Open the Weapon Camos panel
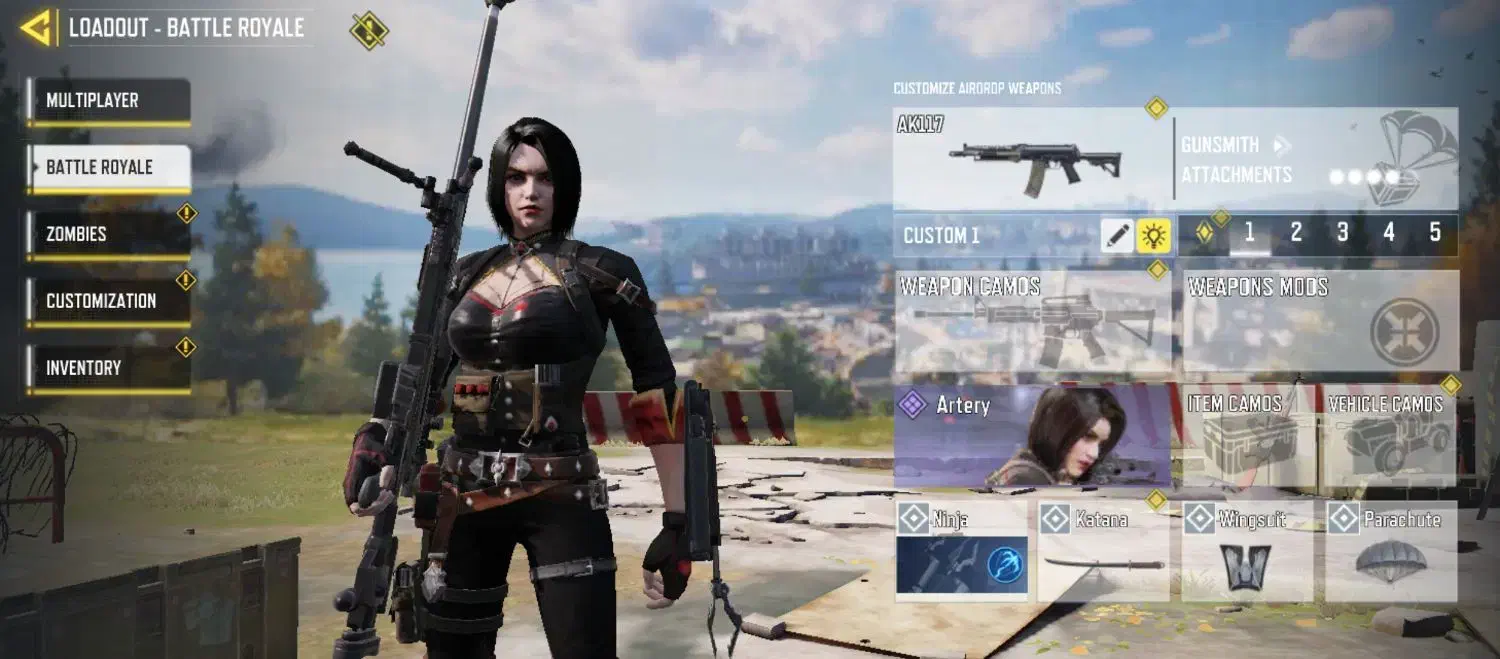Screen dimensions: 1500x659 (1032, 323)
